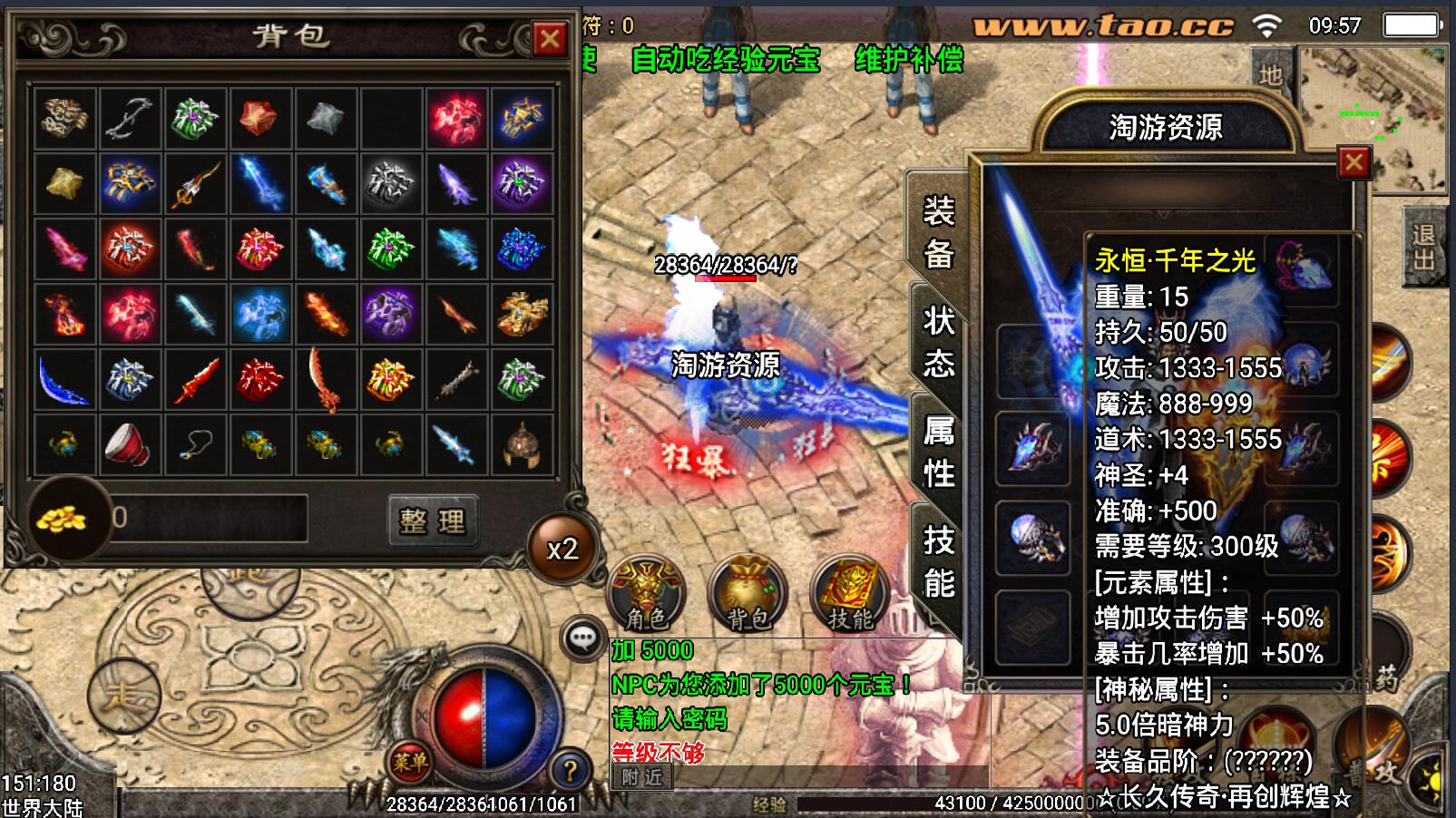Close the 背包 backpack window

pyautogui.click(x=549, y=39)
